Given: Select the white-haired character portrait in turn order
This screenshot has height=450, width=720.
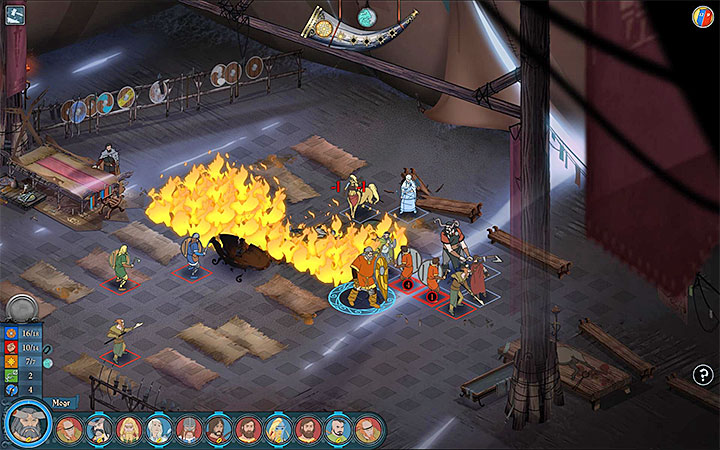Looking at the screenshot, I should [159, 430].
